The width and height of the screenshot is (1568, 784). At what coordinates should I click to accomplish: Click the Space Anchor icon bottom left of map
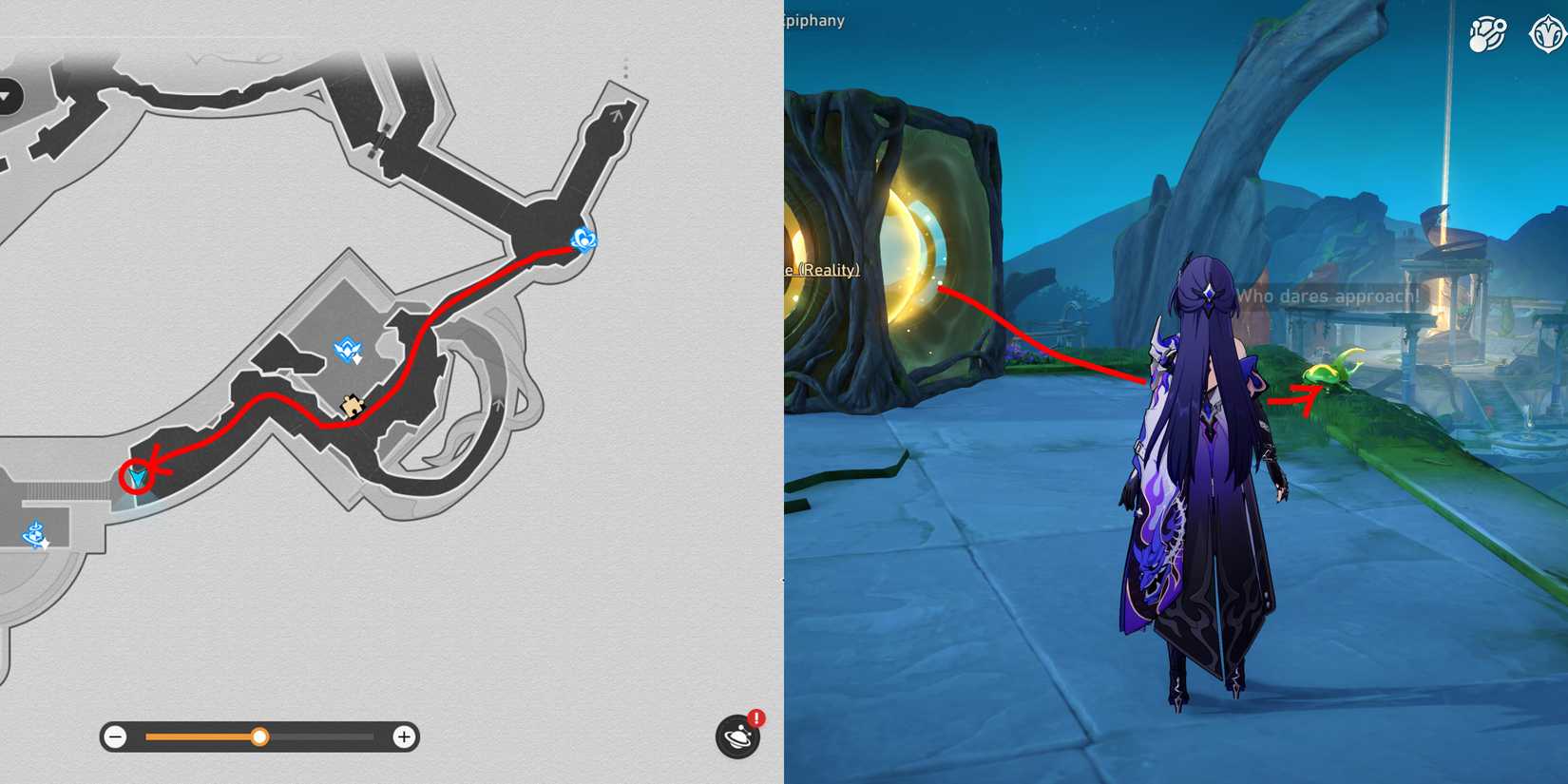pos(34,536)
